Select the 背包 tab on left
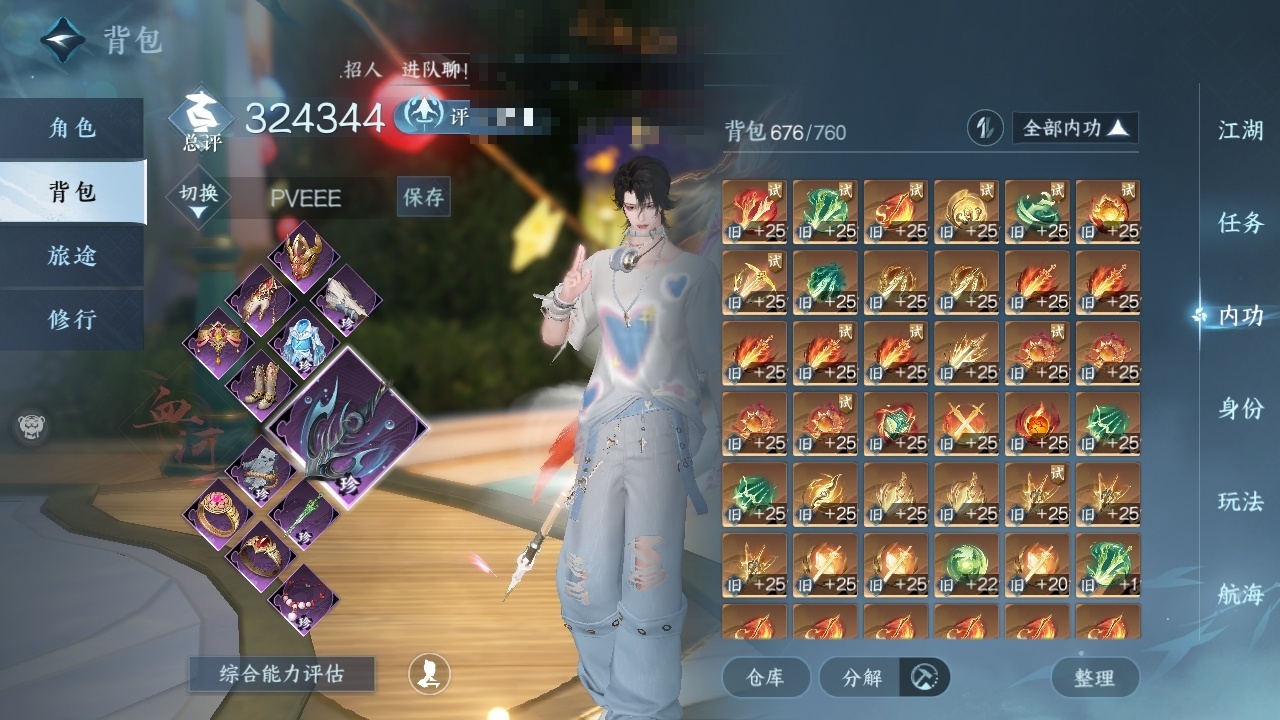This screenshot has height=720, width=1280. click(72, 191)
